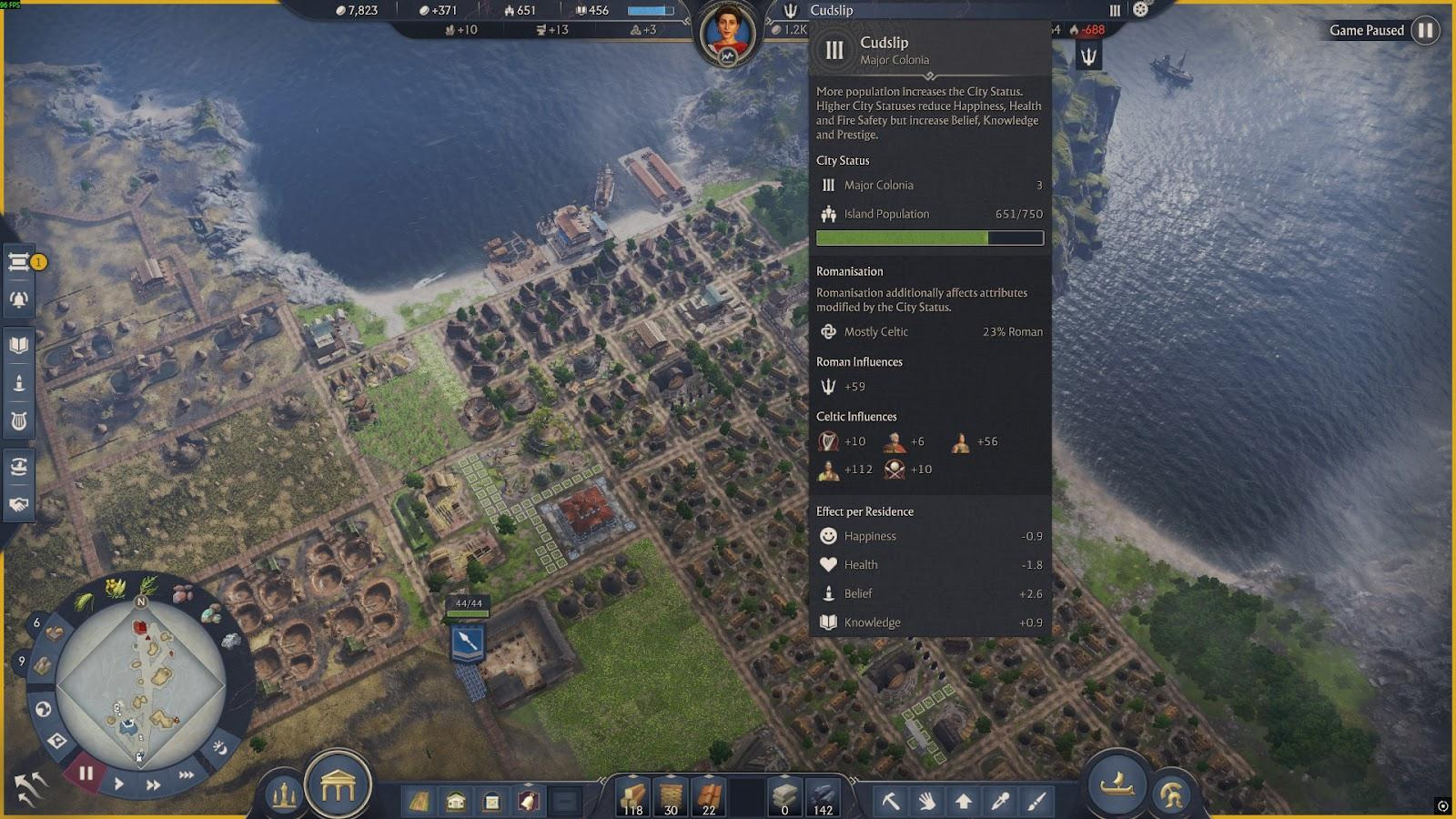Set game speed to triple fast-forward
1456x819 pixels.
(187, 775)
